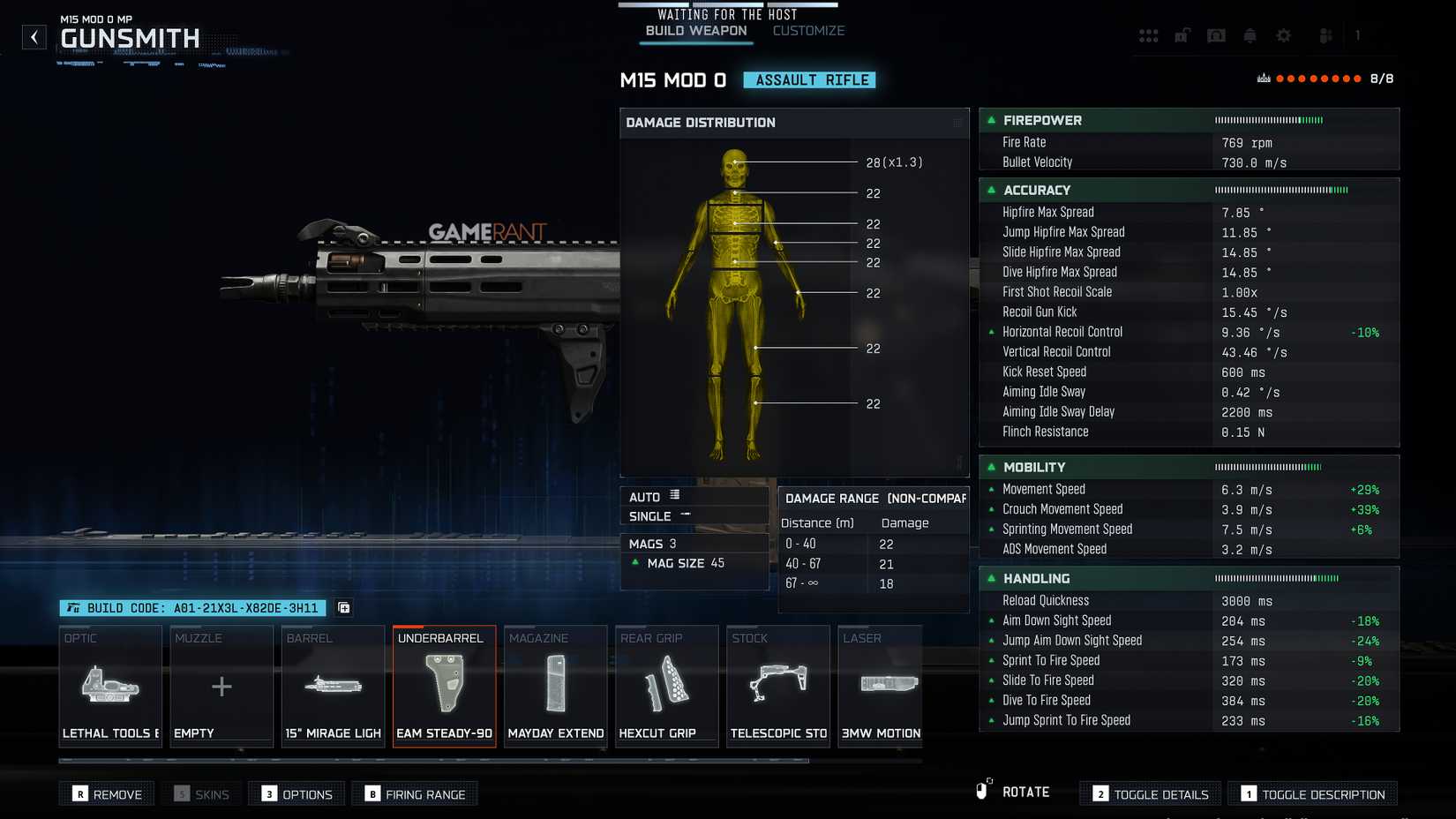The image size is (1456, 819).
Task: Click the 3MW Motion laser attachment
Action: (x=880, y=687)
